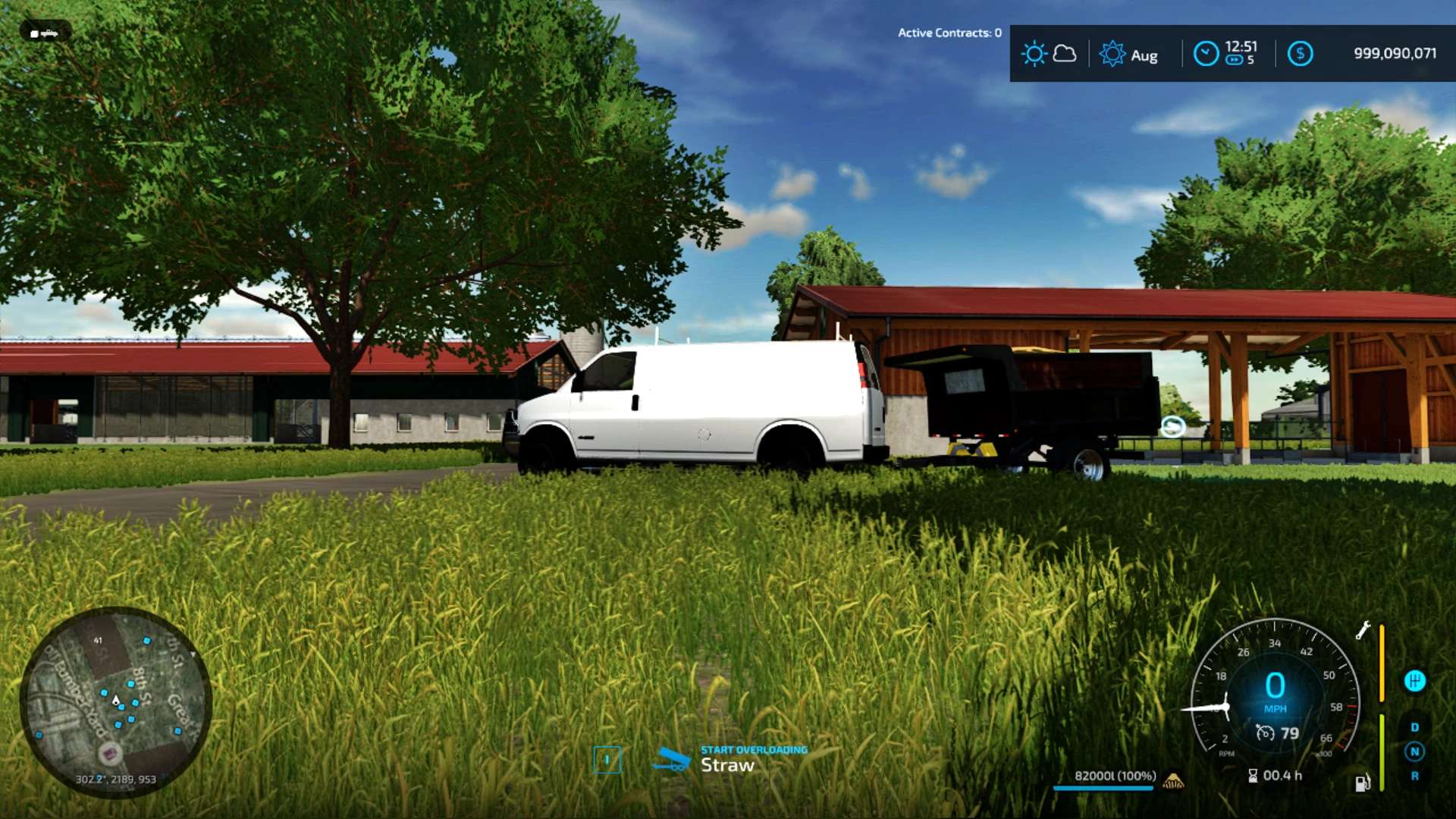Click the sun weather forecast icon
The height and width of the screenshot is (819, 1456).
[x=1034, y=54]
